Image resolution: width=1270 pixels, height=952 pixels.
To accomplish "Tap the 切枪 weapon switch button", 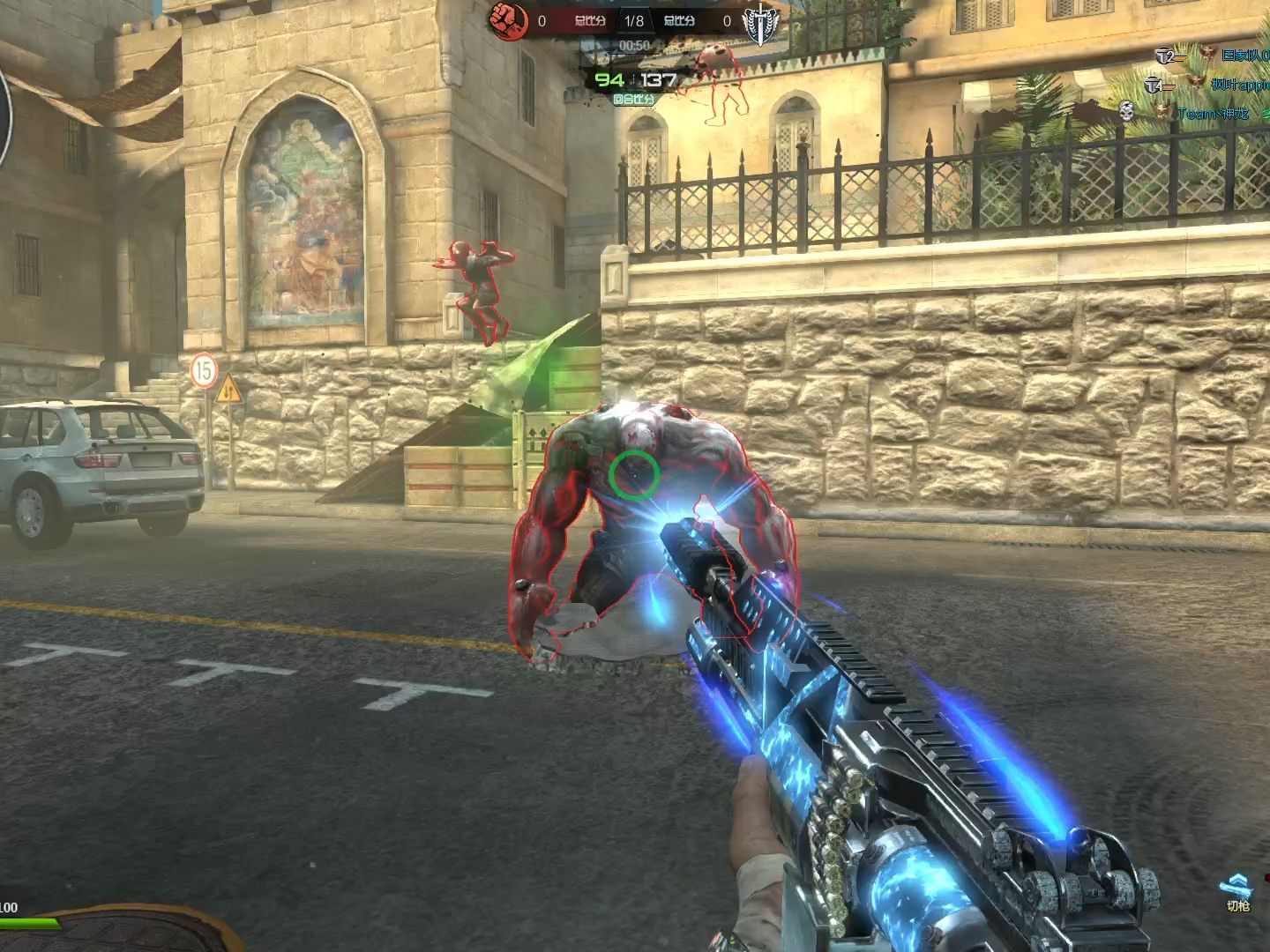I will click(1237, 894).
